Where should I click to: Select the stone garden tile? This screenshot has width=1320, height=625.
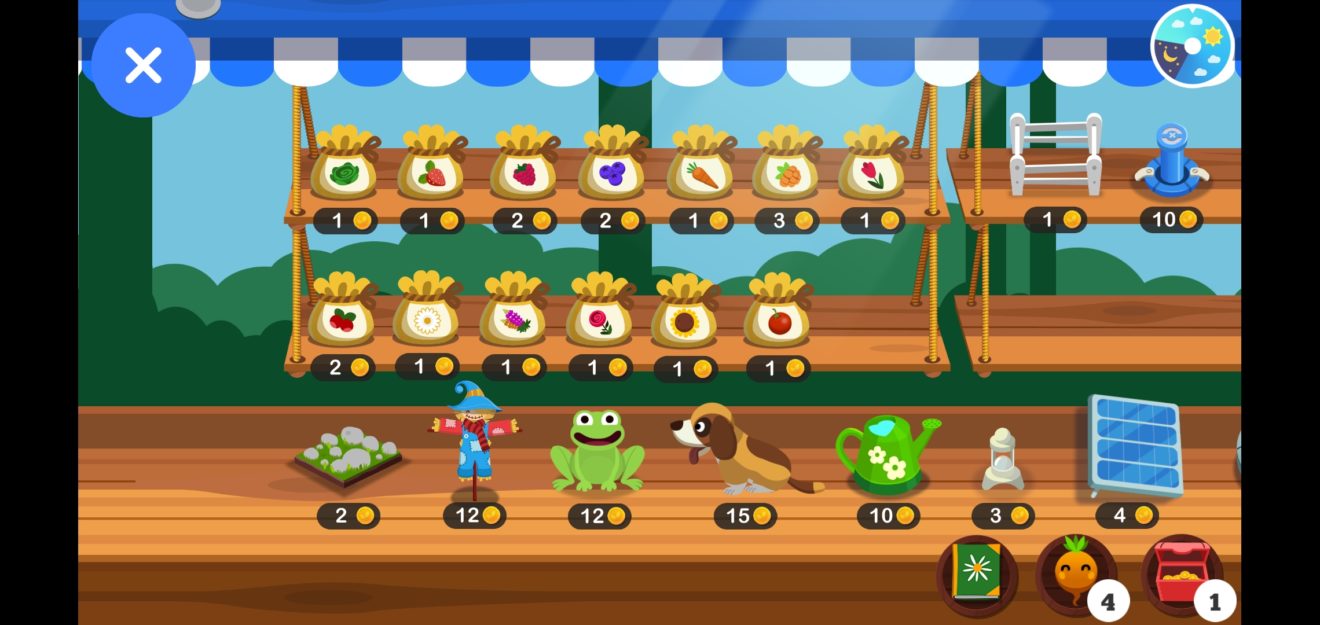[x=348, y=457]
